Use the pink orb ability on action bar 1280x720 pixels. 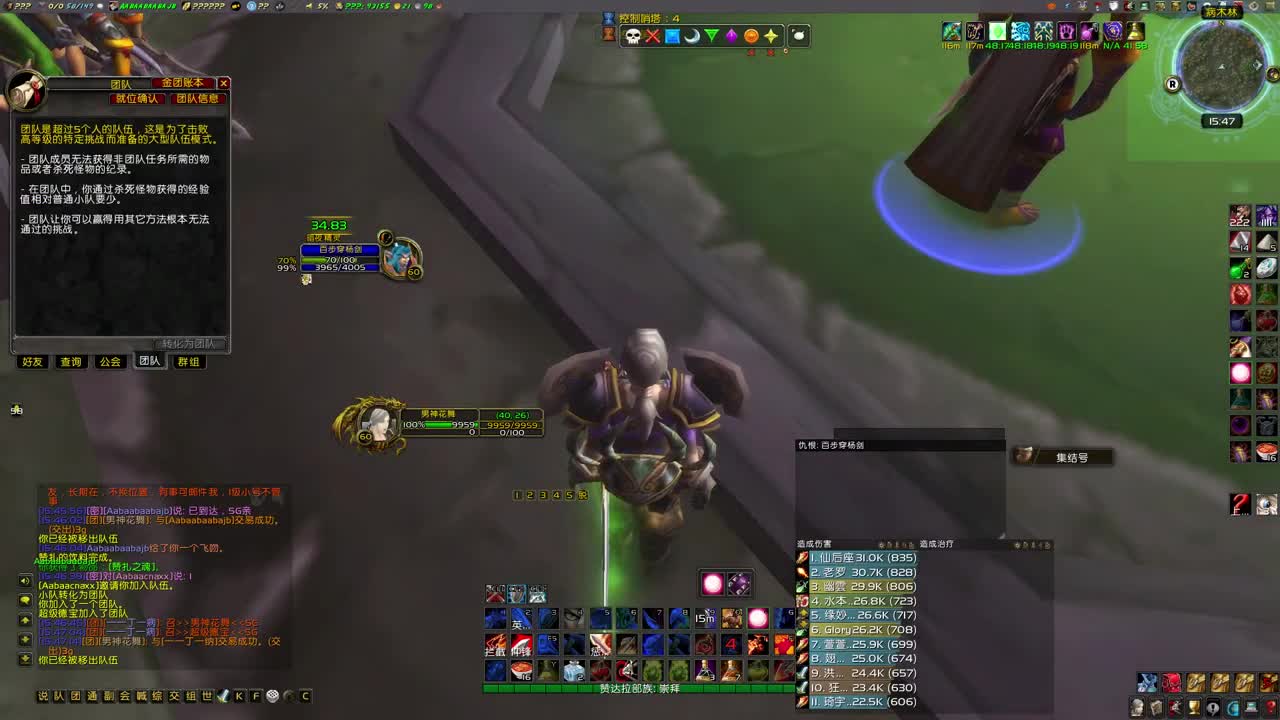click(758, 618)
